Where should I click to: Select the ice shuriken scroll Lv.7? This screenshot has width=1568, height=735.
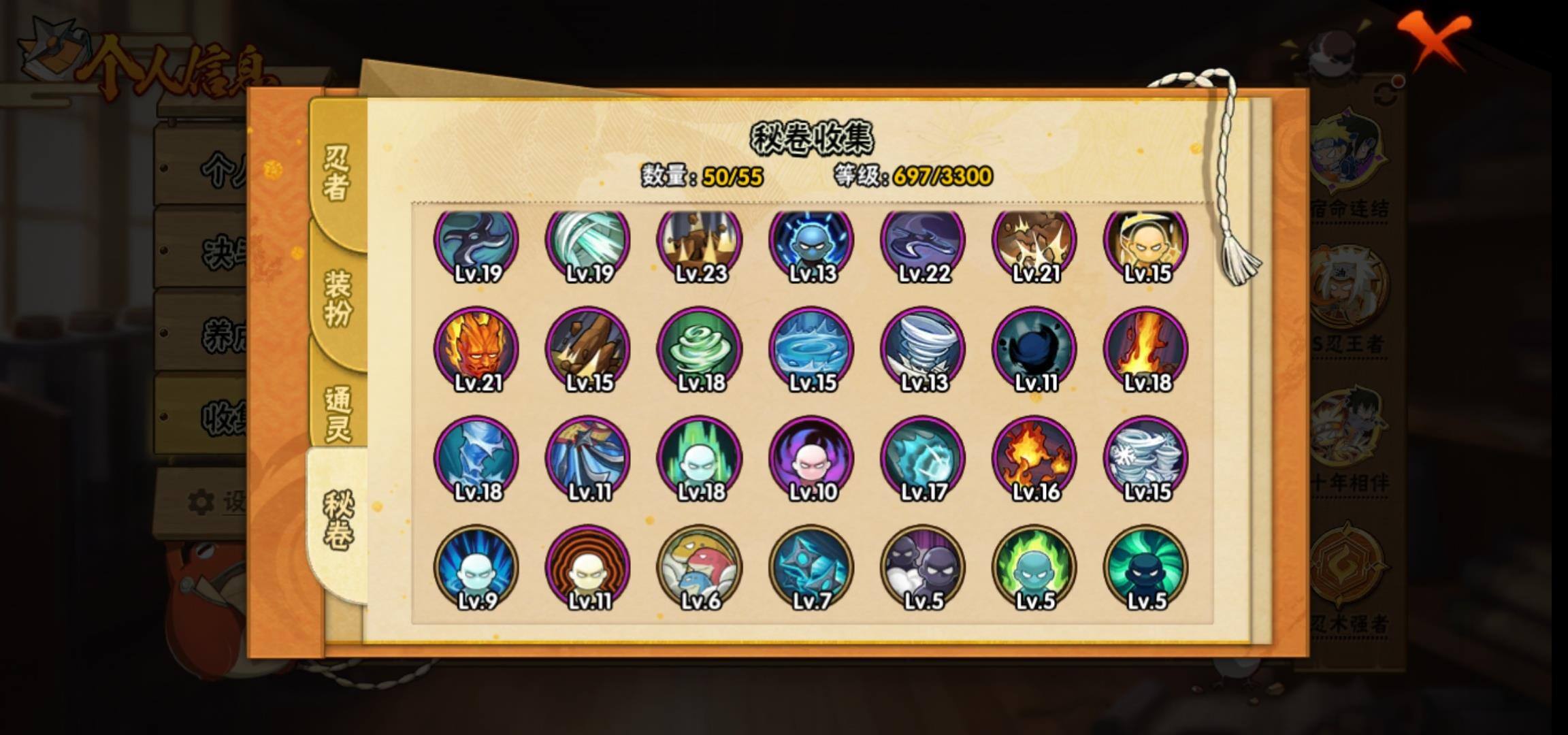coord(811,566)
